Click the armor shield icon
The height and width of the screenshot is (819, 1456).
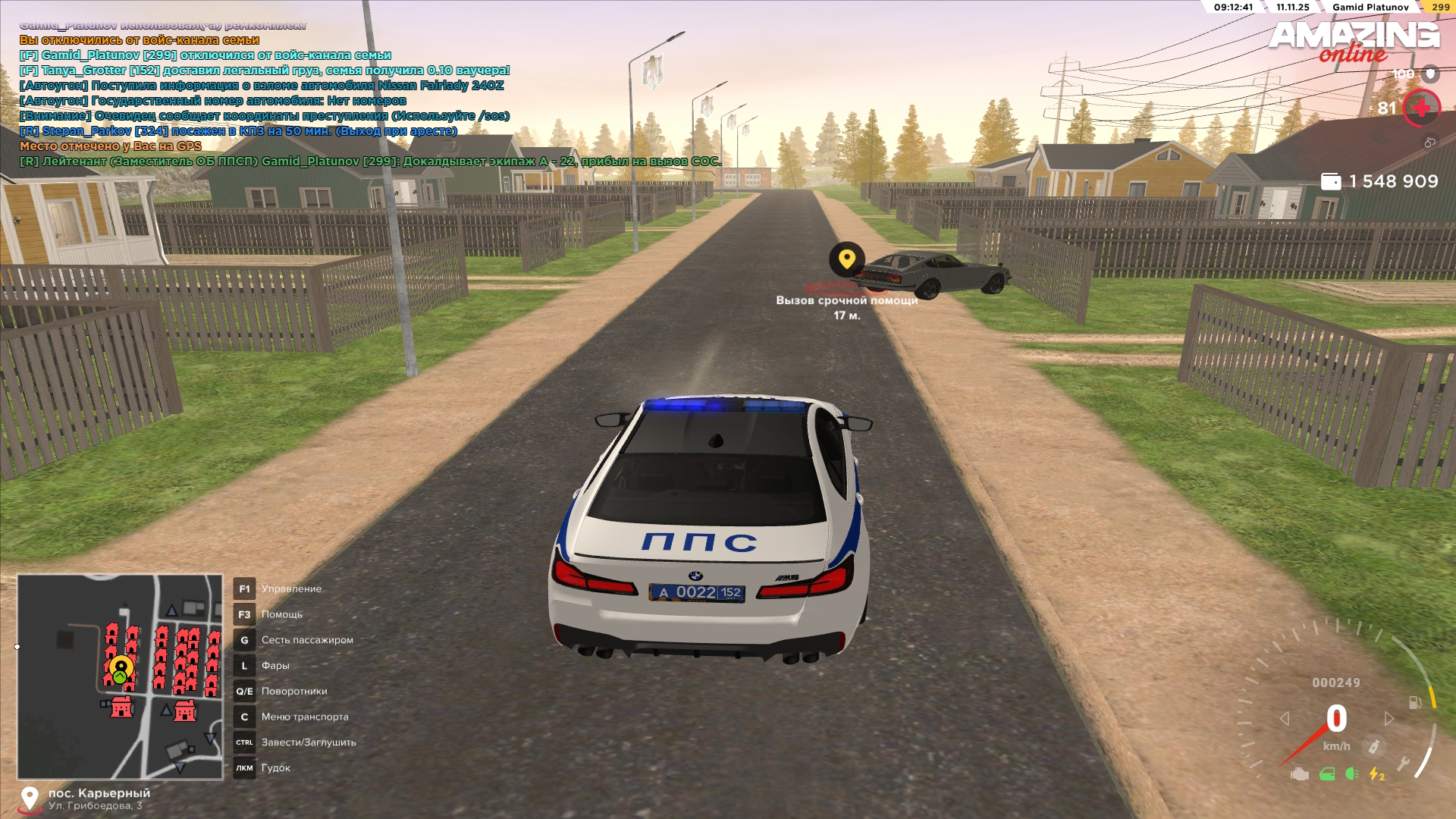[1430, 74]
